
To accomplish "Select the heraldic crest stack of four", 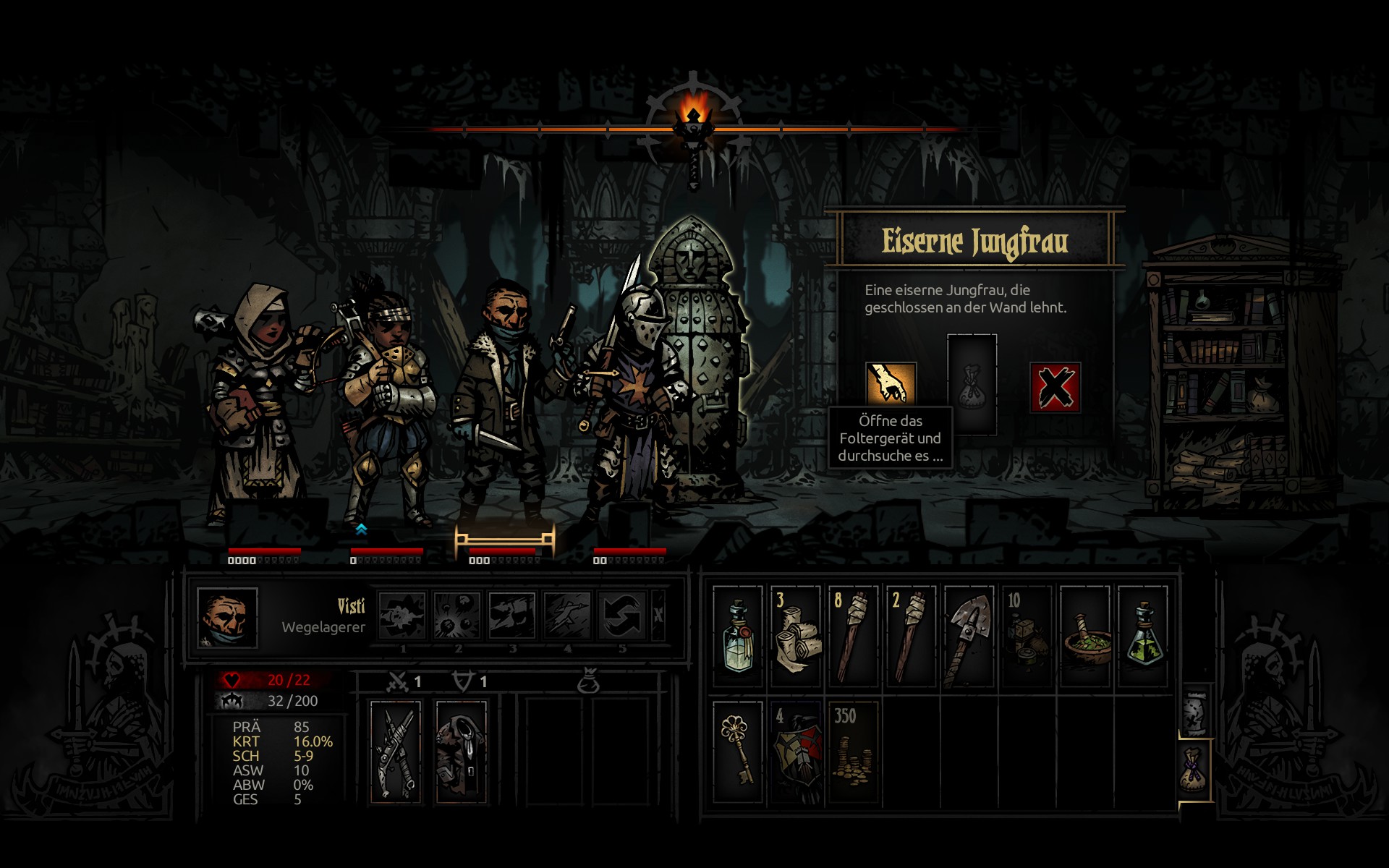I will point(796,751).
